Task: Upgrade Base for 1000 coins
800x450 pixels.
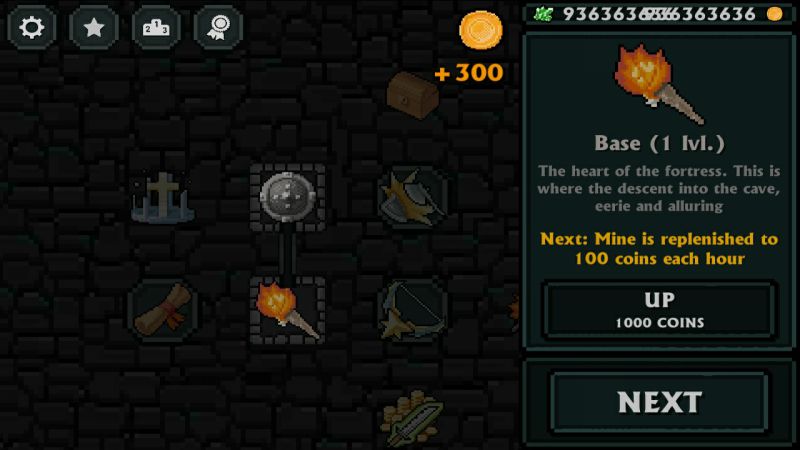Action: pyautogui.click(x=660, y=309)
